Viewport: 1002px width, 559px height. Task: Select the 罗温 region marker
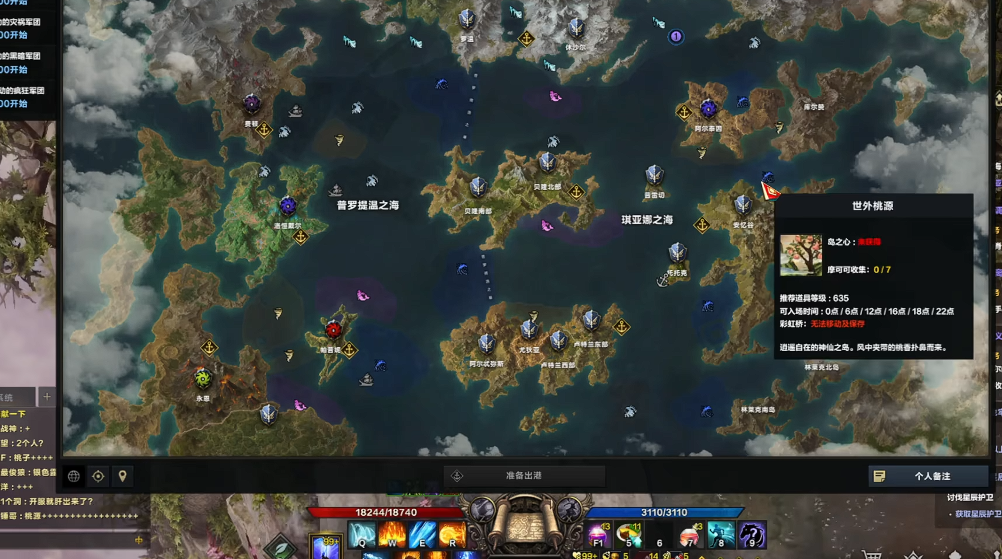tap(466, 19)
